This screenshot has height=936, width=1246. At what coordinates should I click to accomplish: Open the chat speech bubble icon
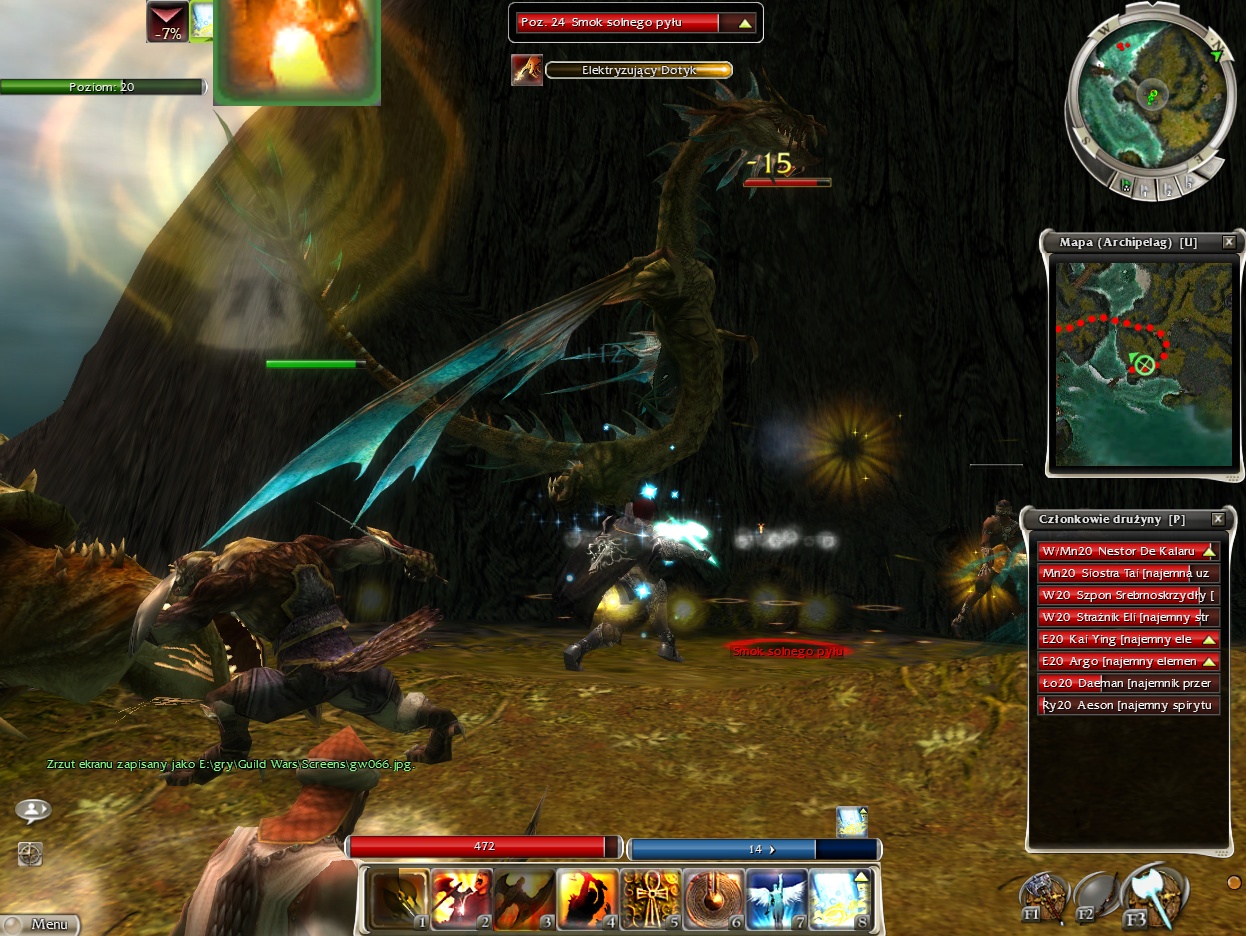pos(33,811)
